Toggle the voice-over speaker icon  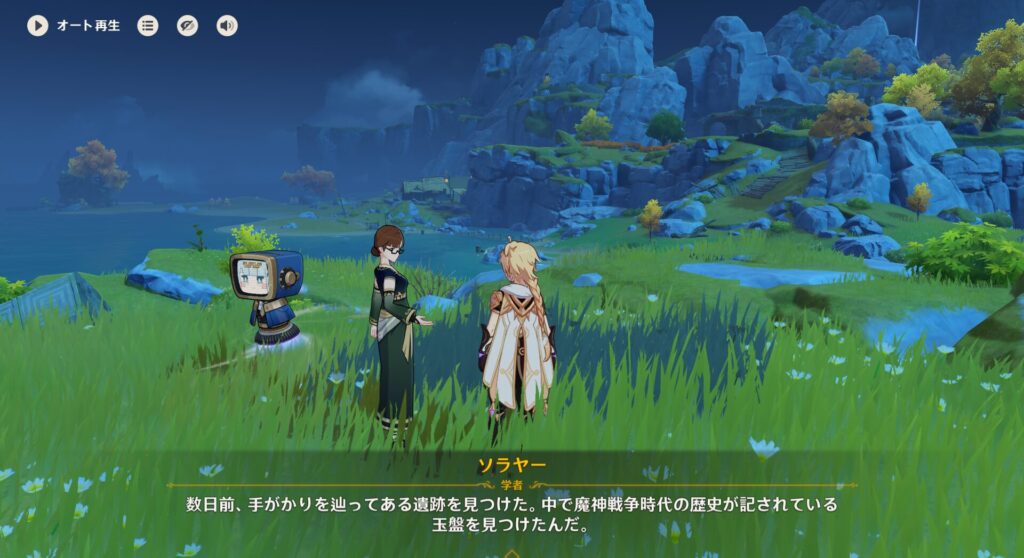227,26
